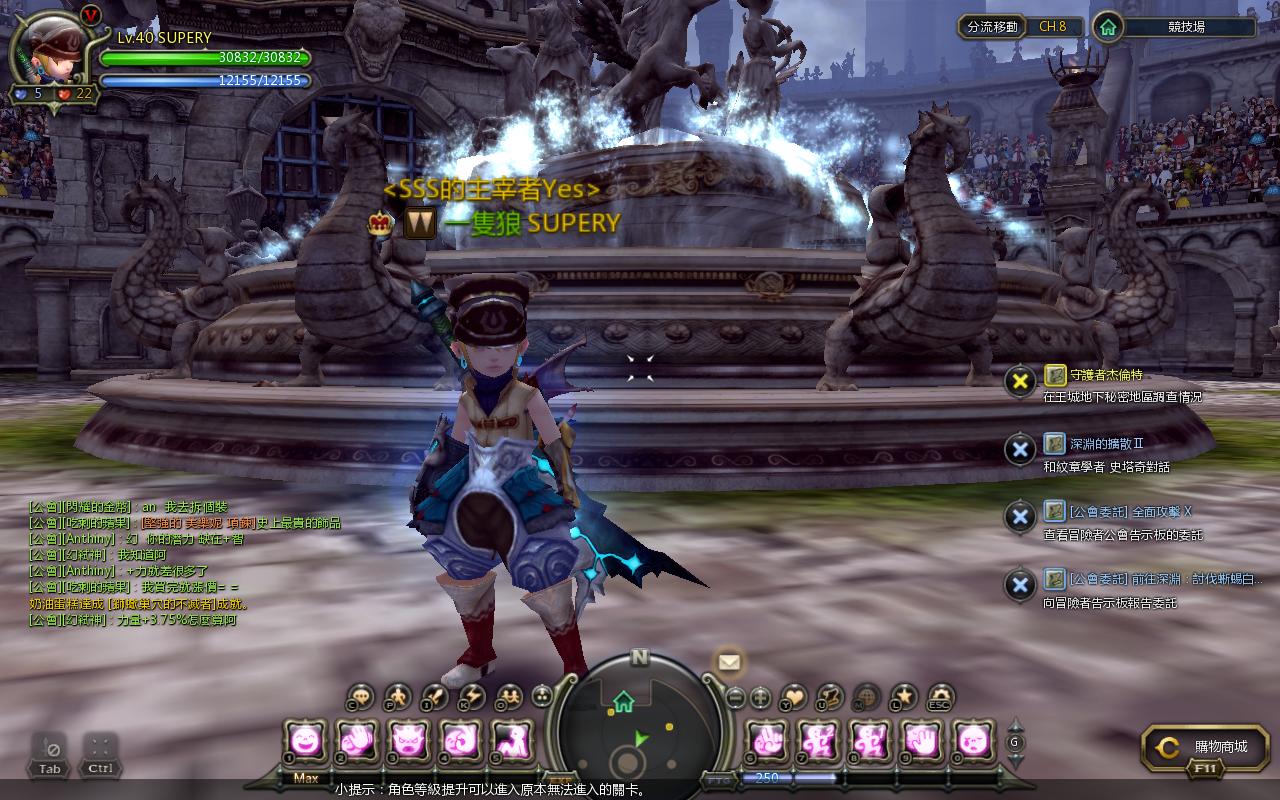This screenshot has height=800, width=1280.
Task: Dismiss the 守護者杰倫特 quest tracker
Action: click(1019, 380)
